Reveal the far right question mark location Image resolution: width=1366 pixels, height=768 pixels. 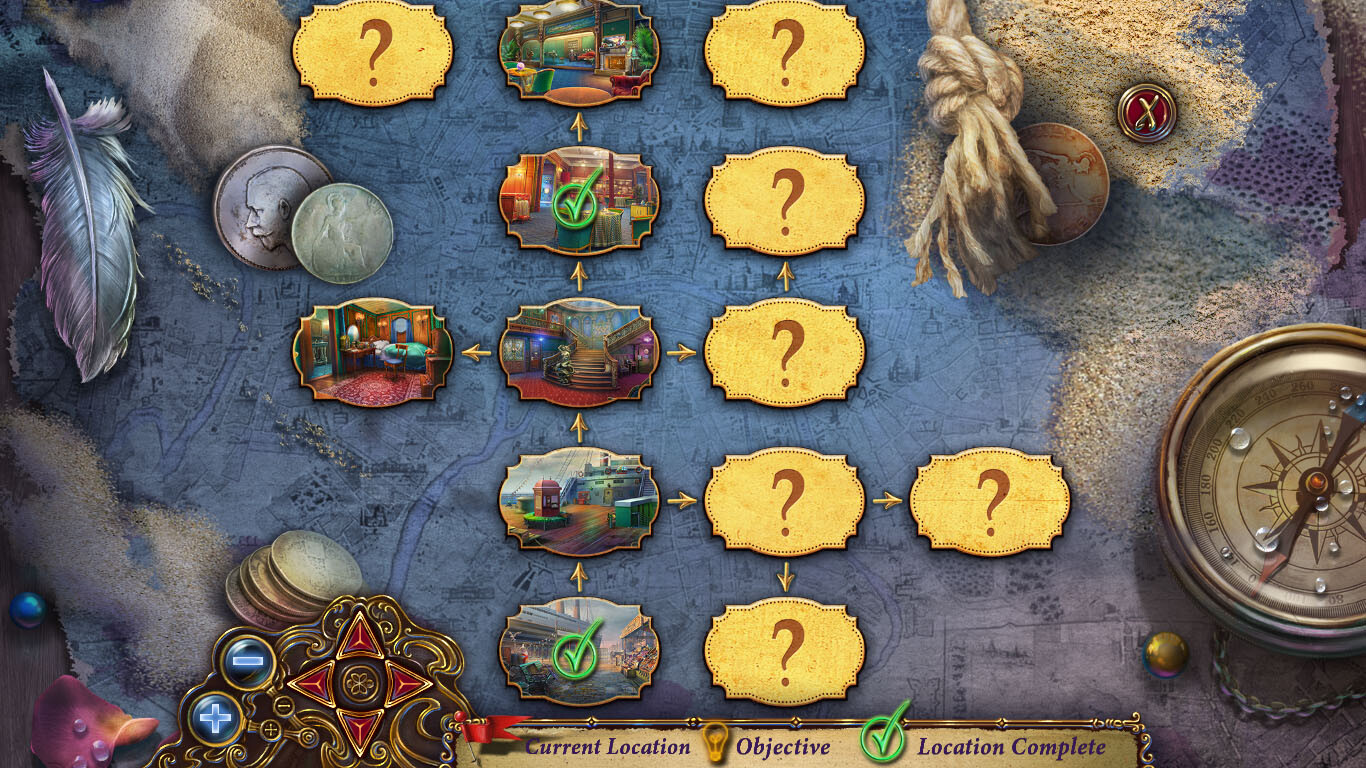988,500
